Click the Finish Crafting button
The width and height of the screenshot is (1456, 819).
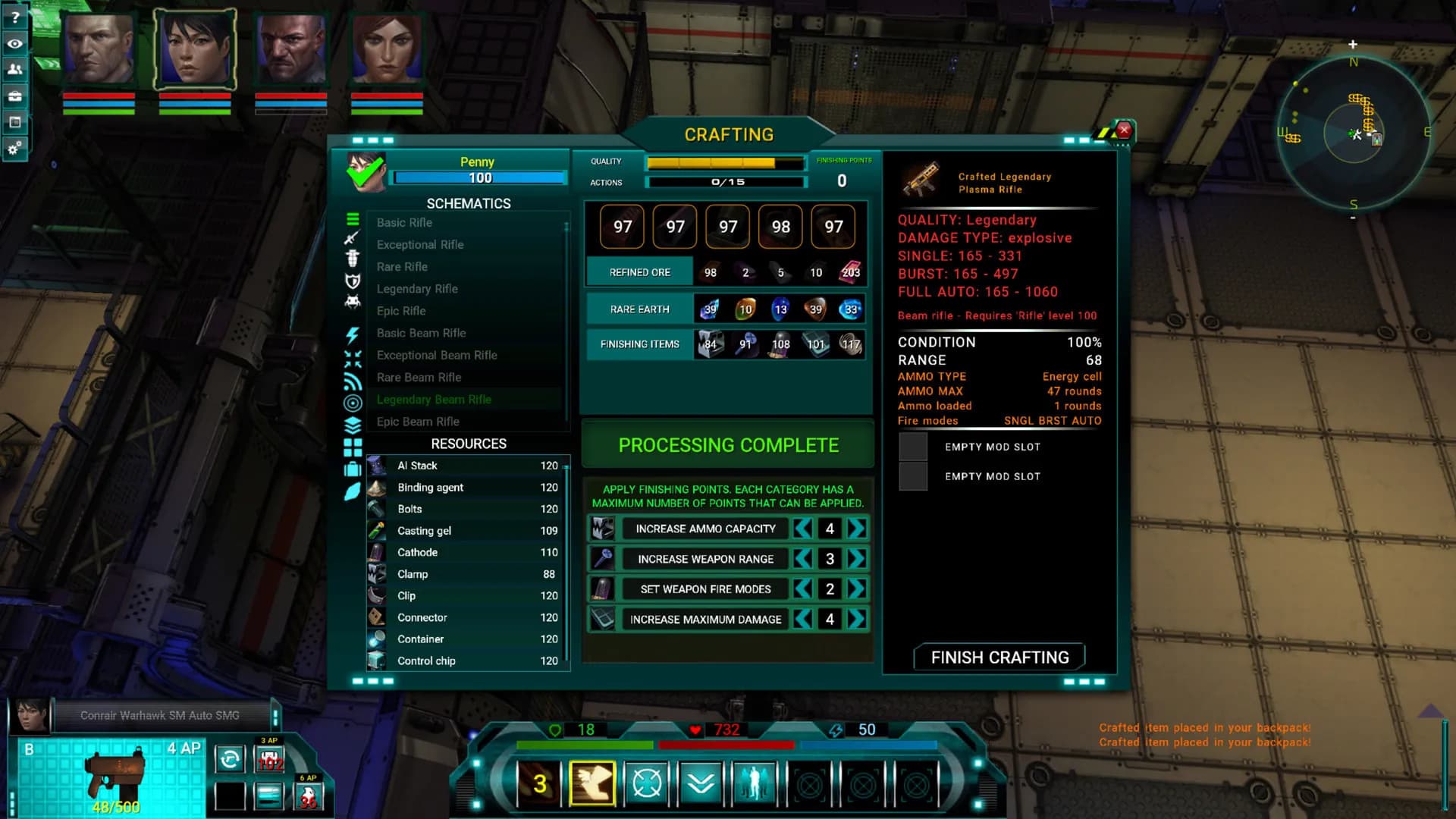999,657
